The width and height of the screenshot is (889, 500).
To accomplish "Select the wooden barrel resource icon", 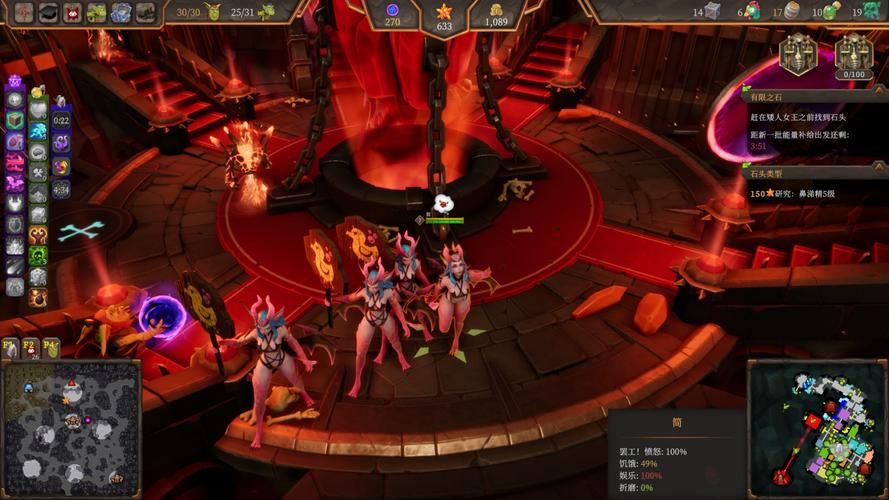I will (x=791, y=12).
